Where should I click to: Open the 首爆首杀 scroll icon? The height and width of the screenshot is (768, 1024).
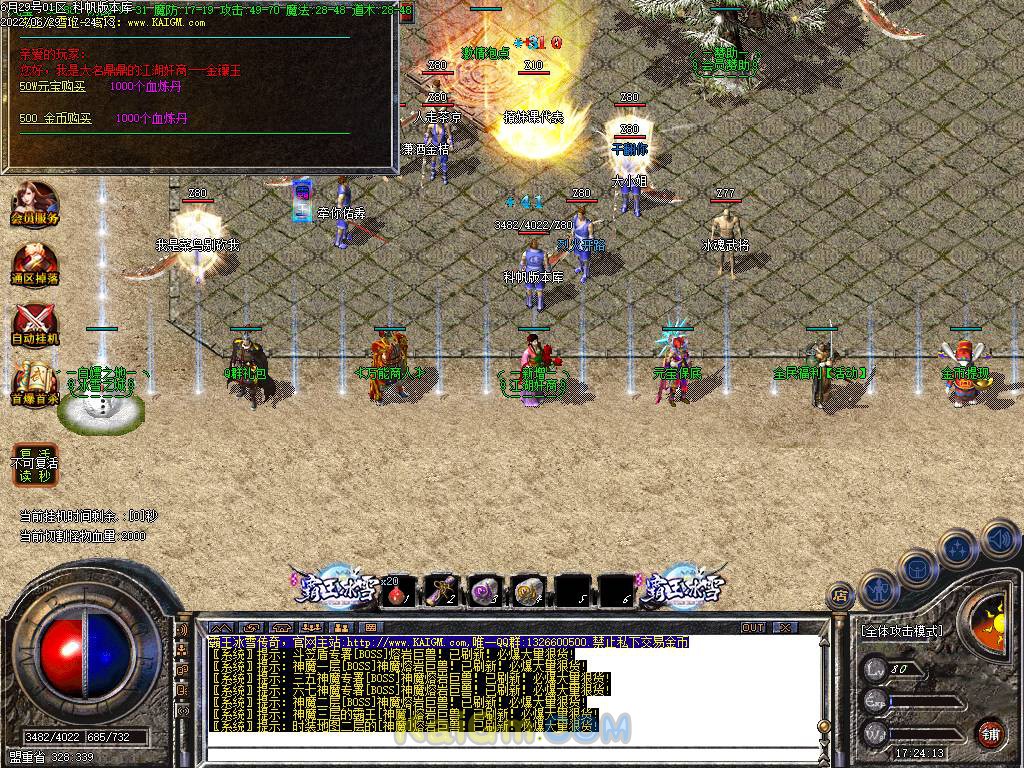pos(35,383)
